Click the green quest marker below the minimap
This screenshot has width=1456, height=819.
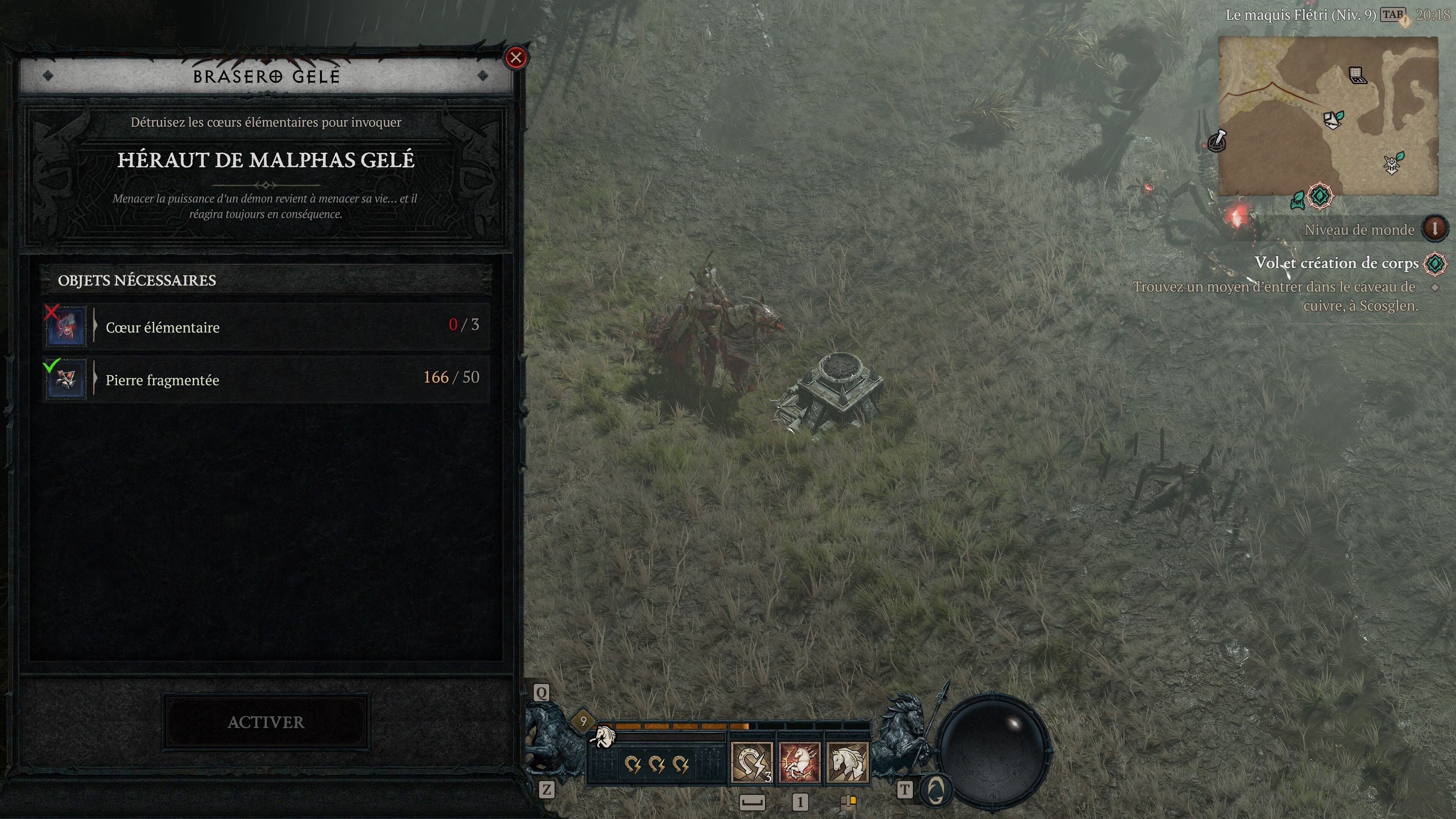[x=1319, y=197]
